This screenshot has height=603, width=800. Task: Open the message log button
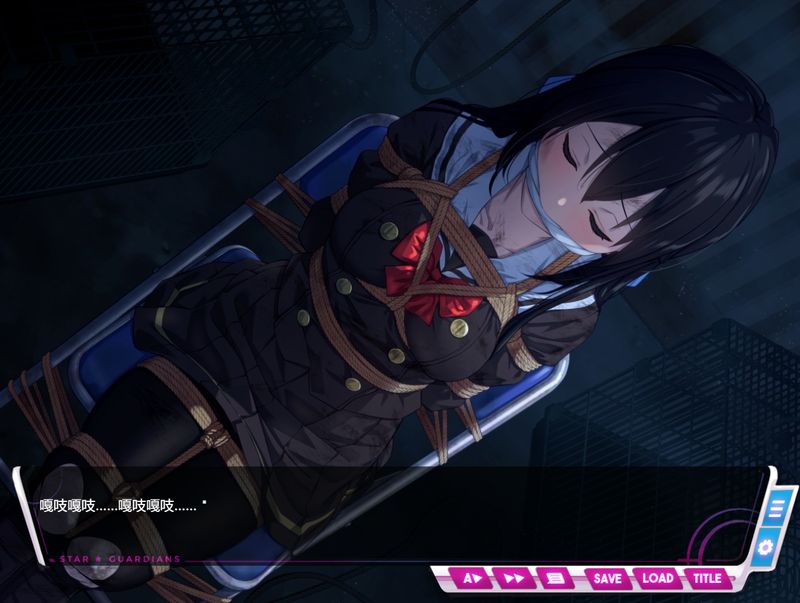555,577
